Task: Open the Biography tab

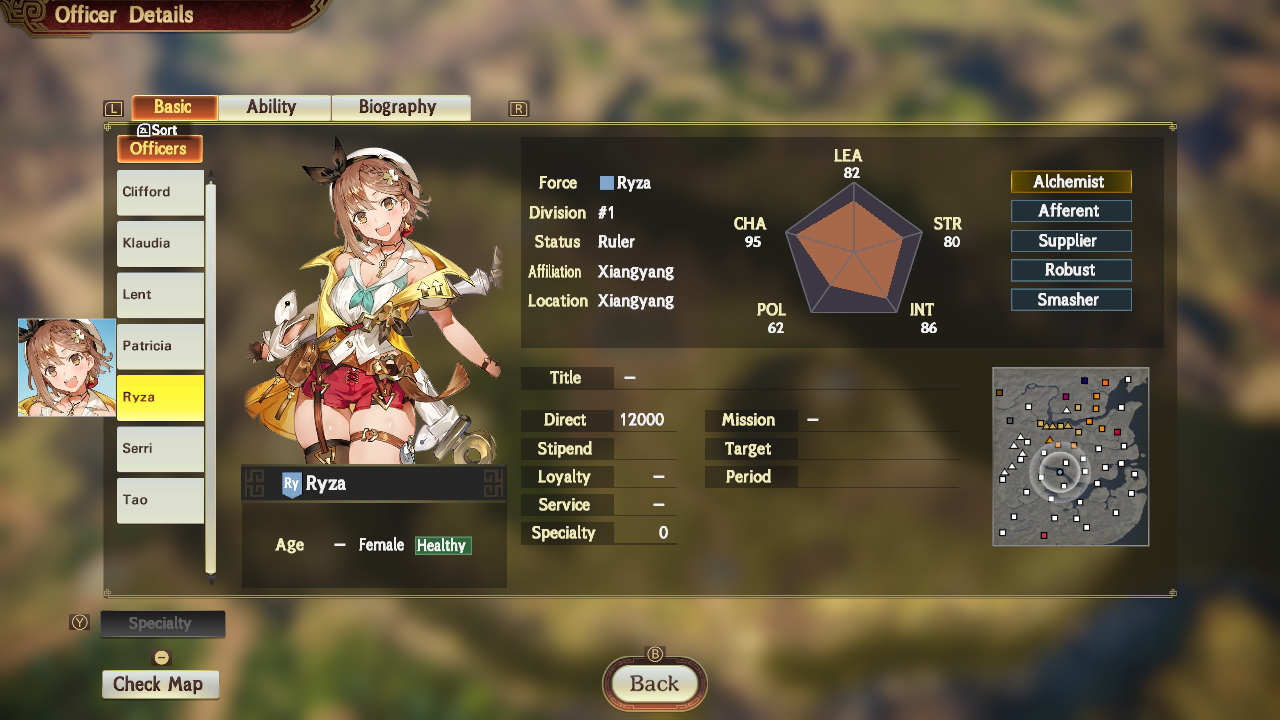Action: 401,106
